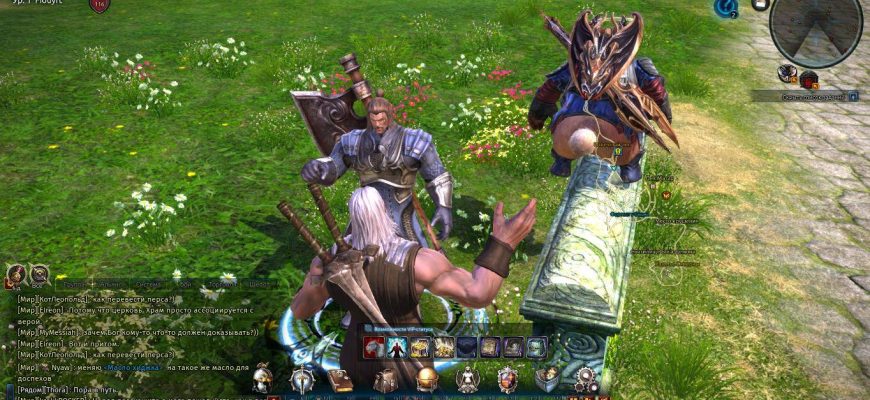Click the blue teal chest VIP icon
The height and width of the screenshot is (400, 870).
pyautogui.click(x=537, y=347)
